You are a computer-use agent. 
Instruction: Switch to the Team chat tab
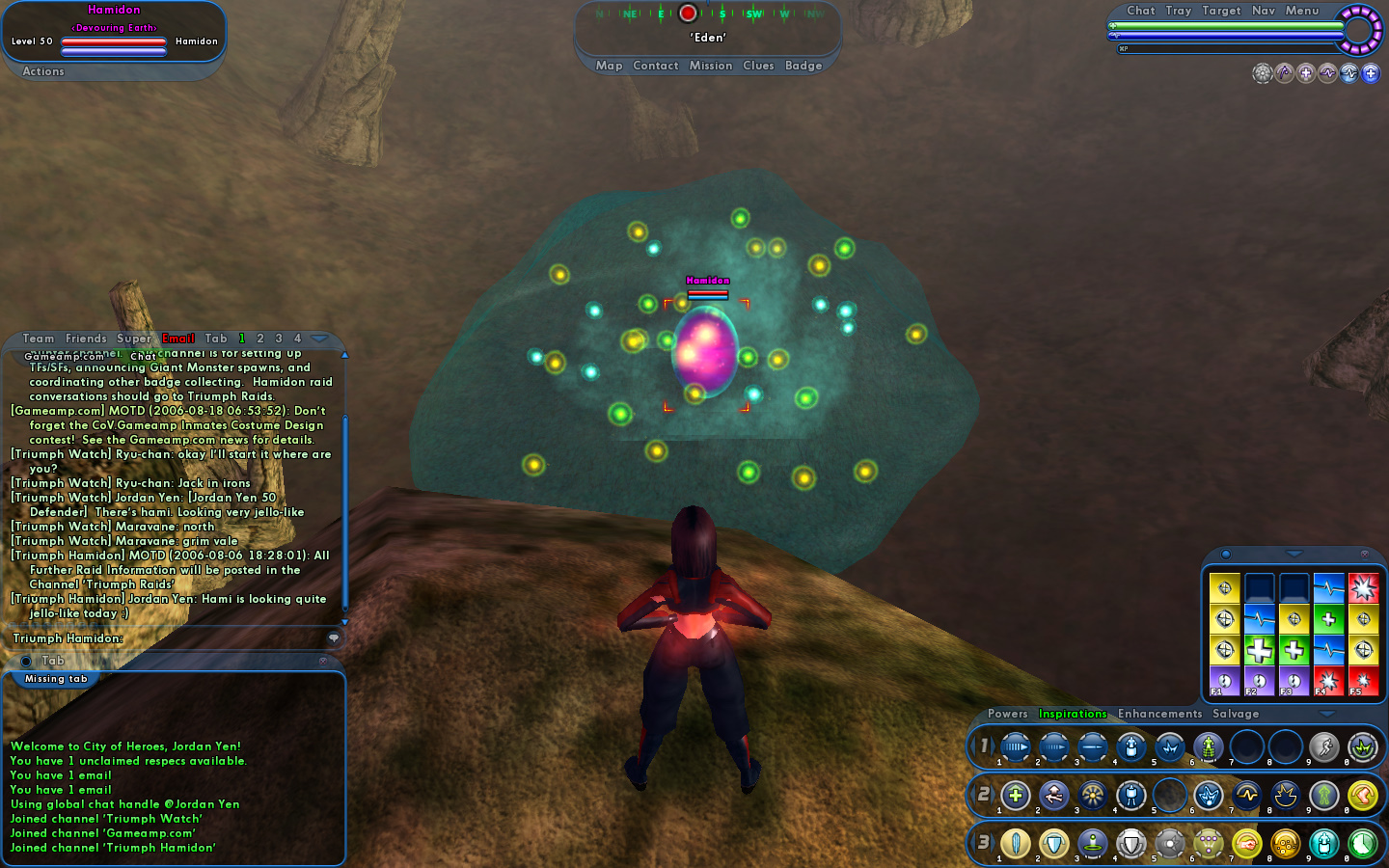(39, 339)
